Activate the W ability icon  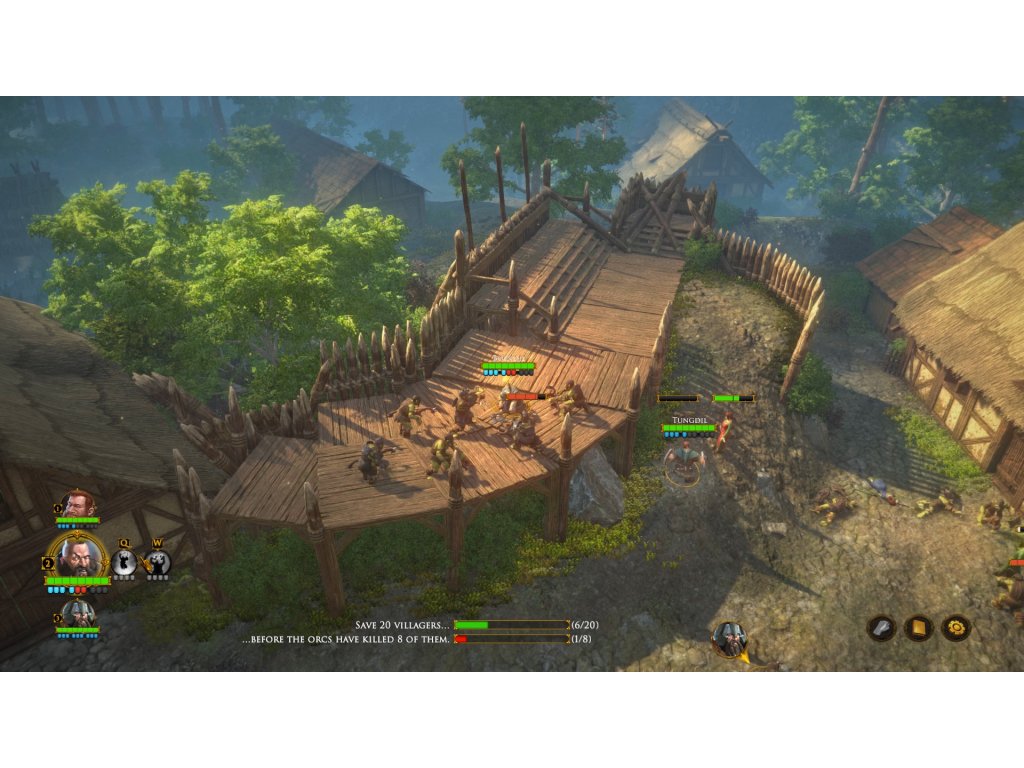[157, 564]
